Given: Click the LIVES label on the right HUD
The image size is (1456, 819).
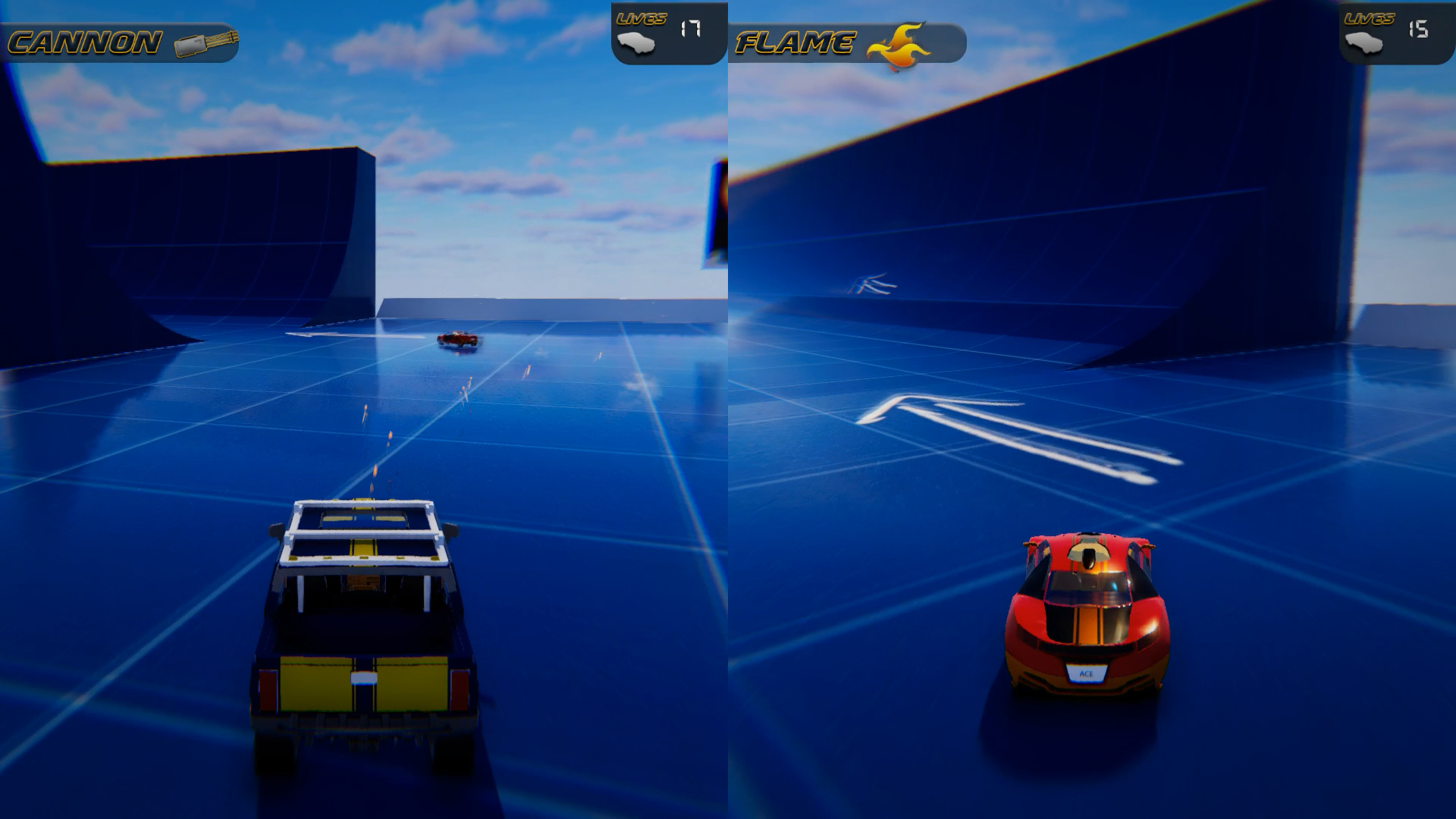Looking at the screenshot, I should (1369, 19).
